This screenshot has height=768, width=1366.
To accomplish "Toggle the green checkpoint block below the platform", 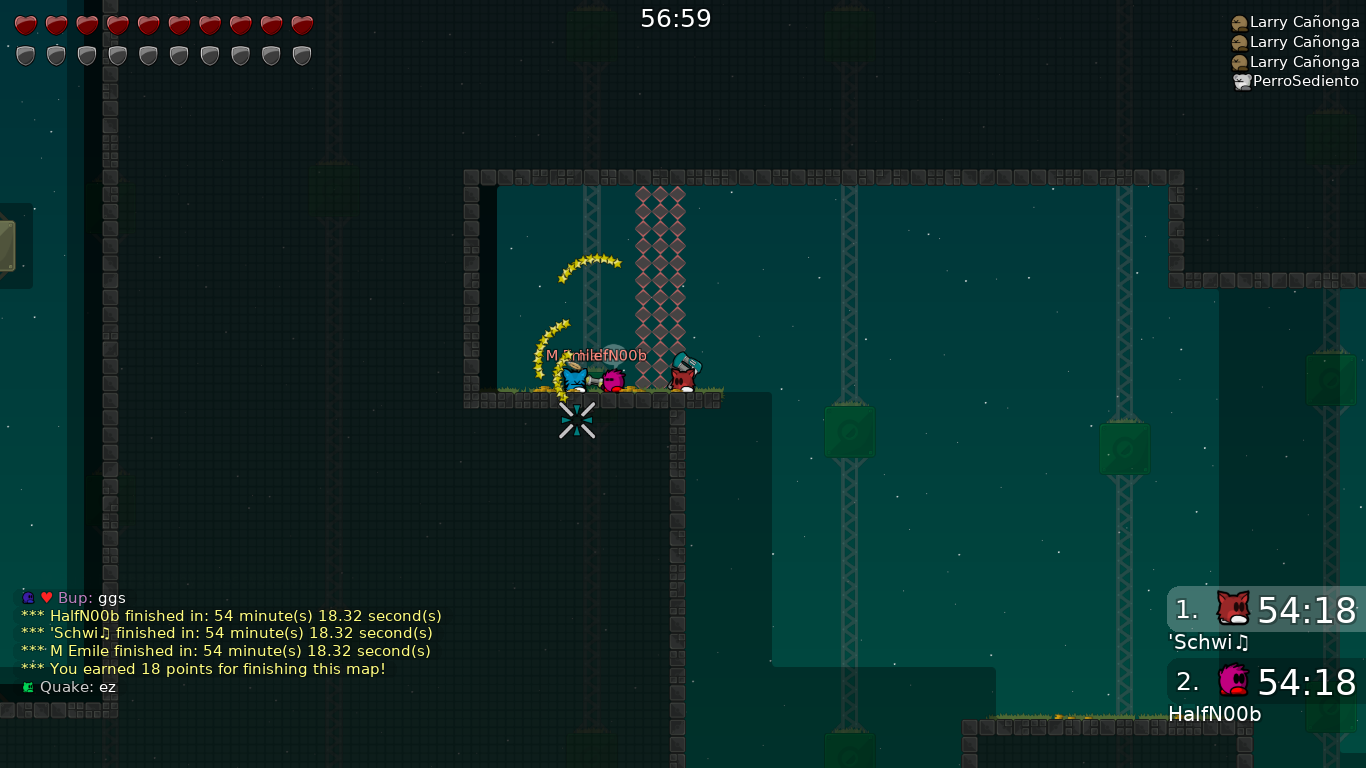I will click(x=849, y=432).
